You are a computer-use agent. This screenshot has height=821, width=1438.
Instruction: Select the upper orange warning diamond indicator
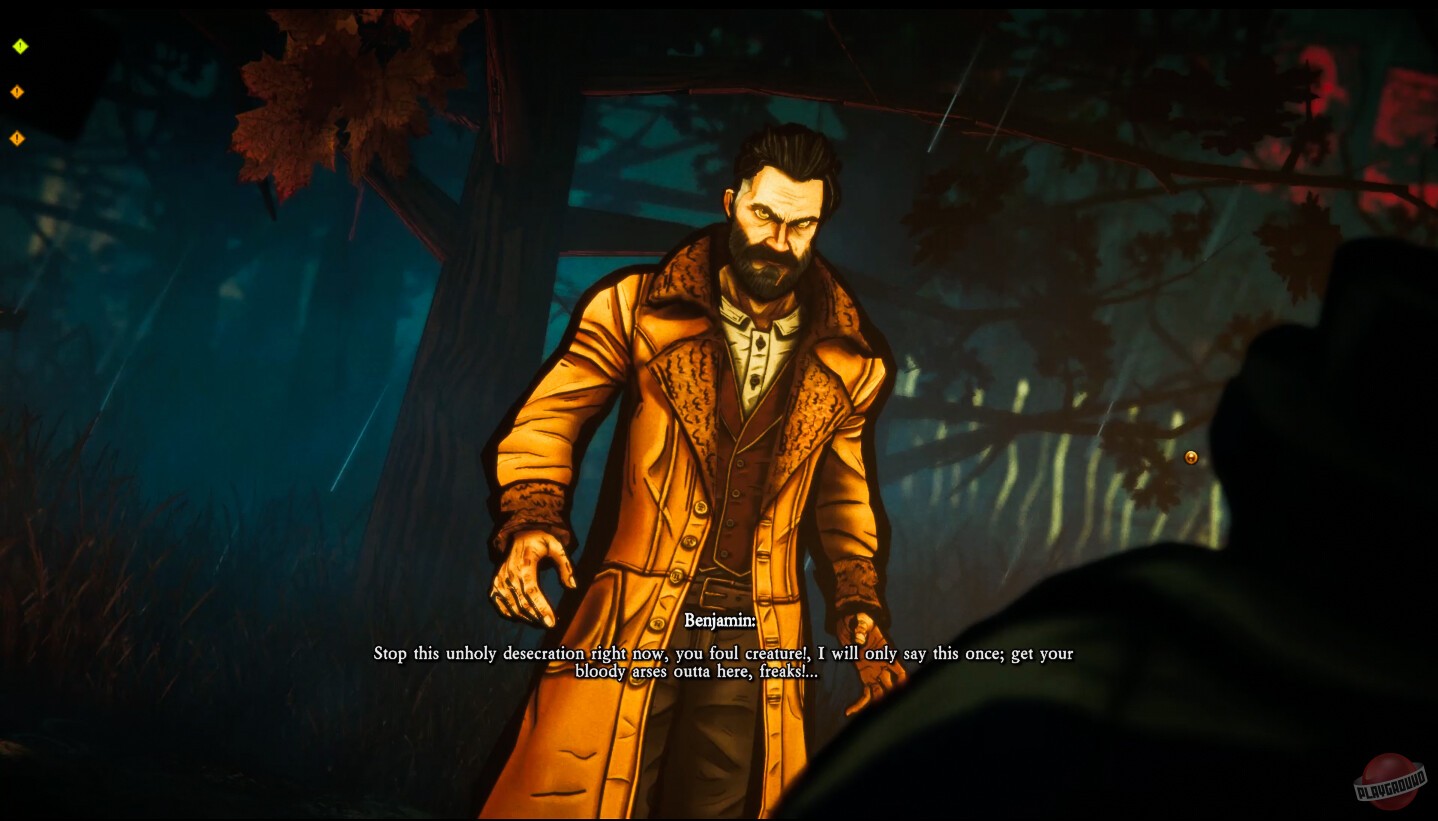[16, 91]
